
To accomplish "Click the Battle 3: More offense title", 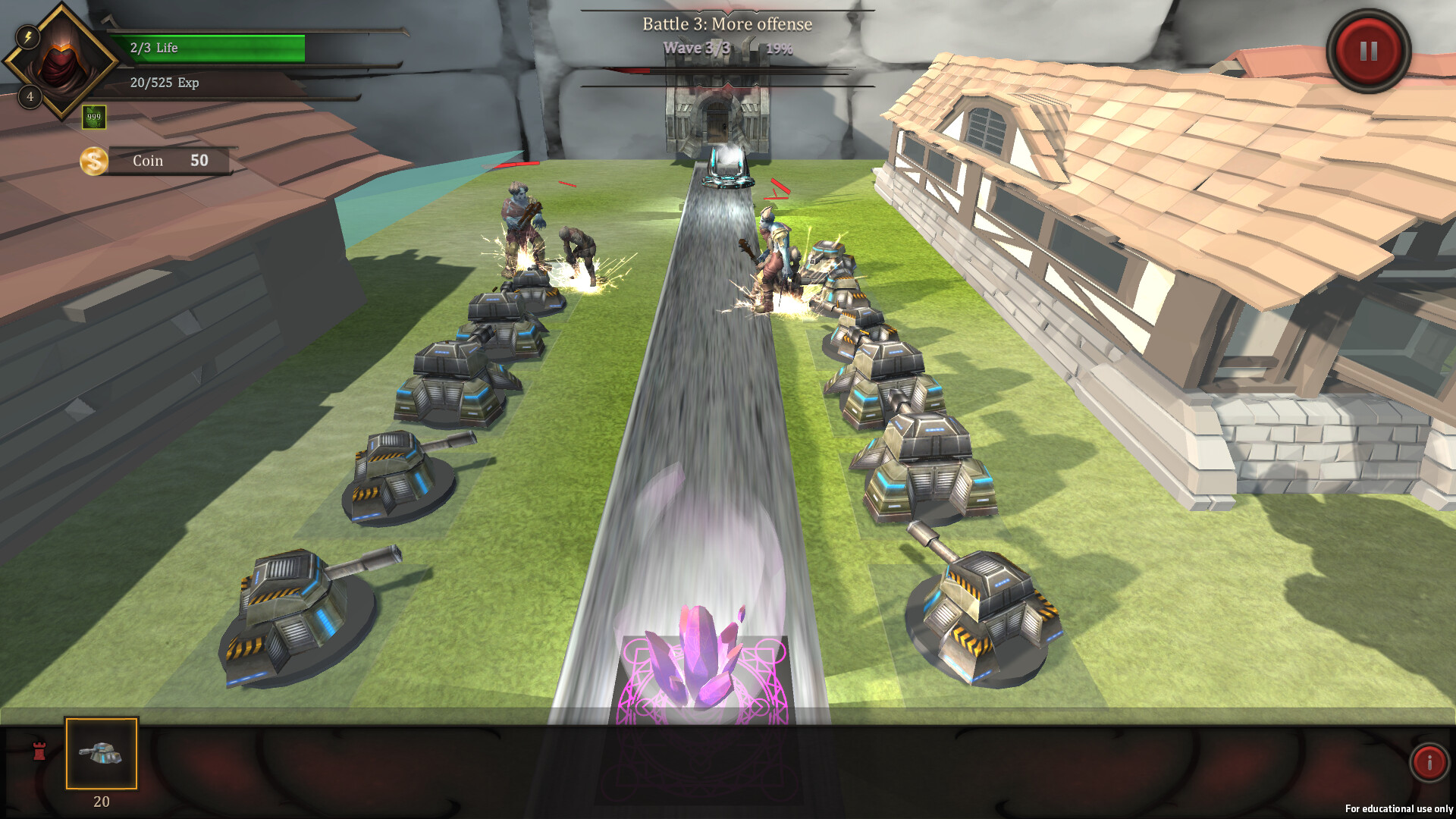I will tap(726, 24).
